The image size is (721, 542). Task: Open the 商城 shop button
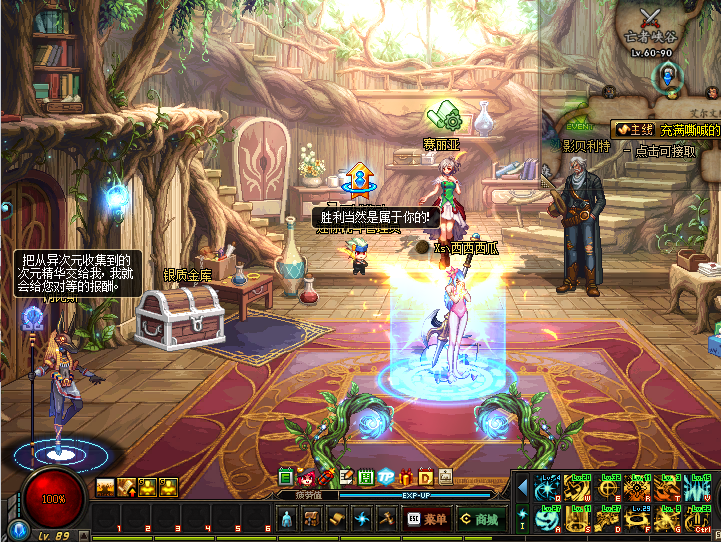478,519
